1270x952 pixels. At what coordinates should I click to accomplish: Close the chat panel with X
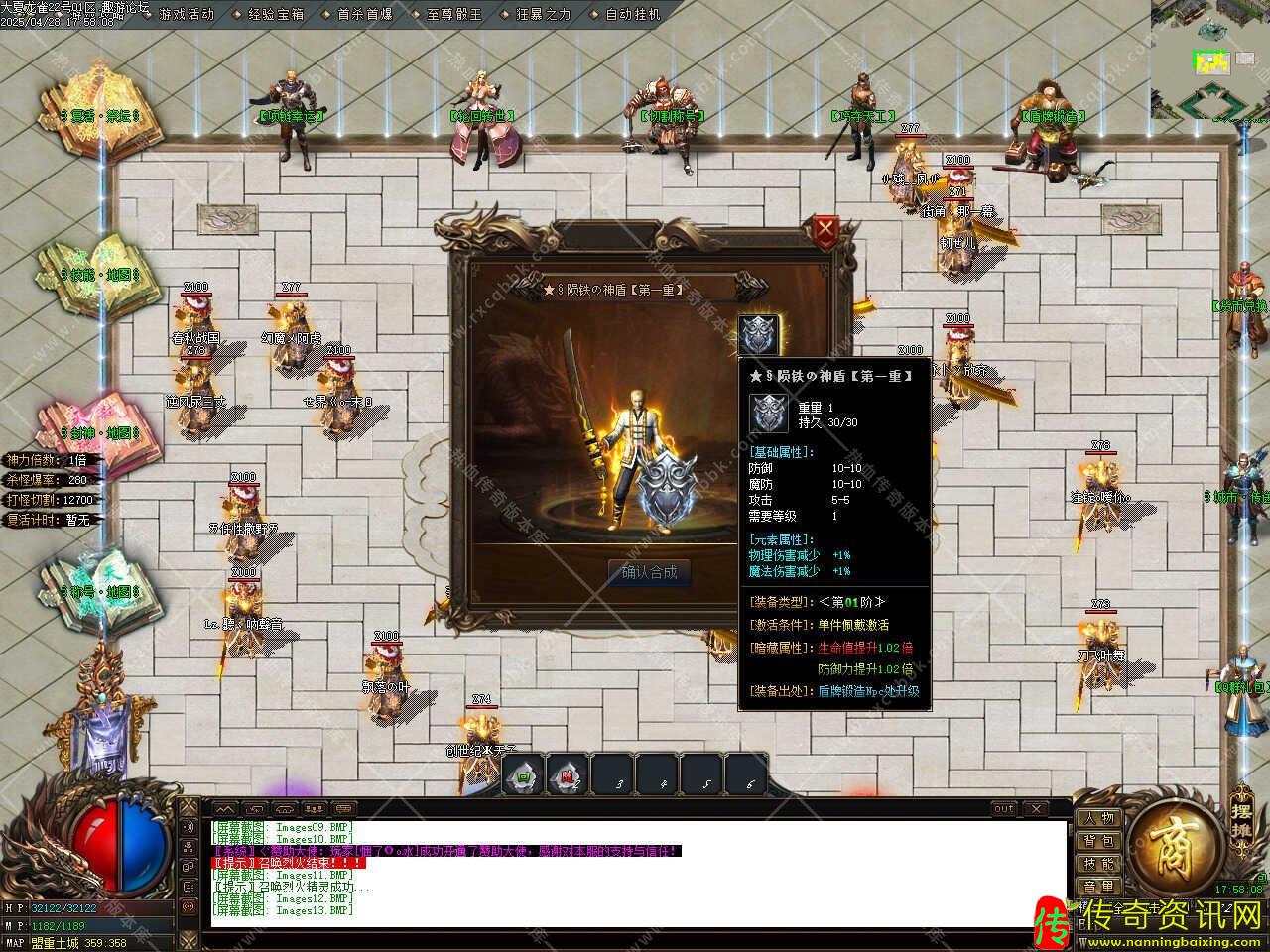pyautogui.click(x=1035, y=809)
